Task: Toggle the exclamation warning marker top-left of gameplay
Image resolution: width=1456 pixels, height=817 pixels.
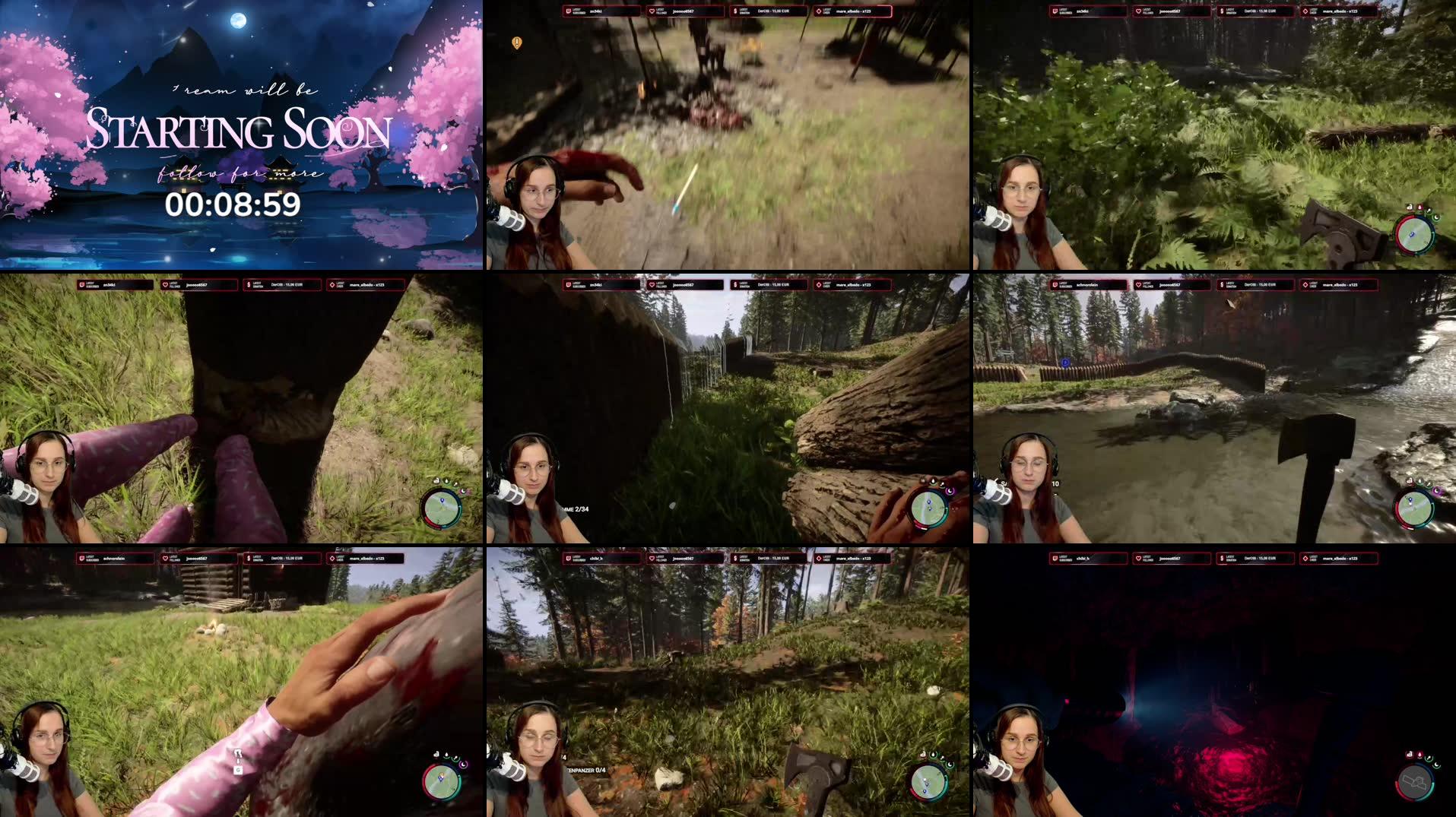Action: tap(518, 43)
